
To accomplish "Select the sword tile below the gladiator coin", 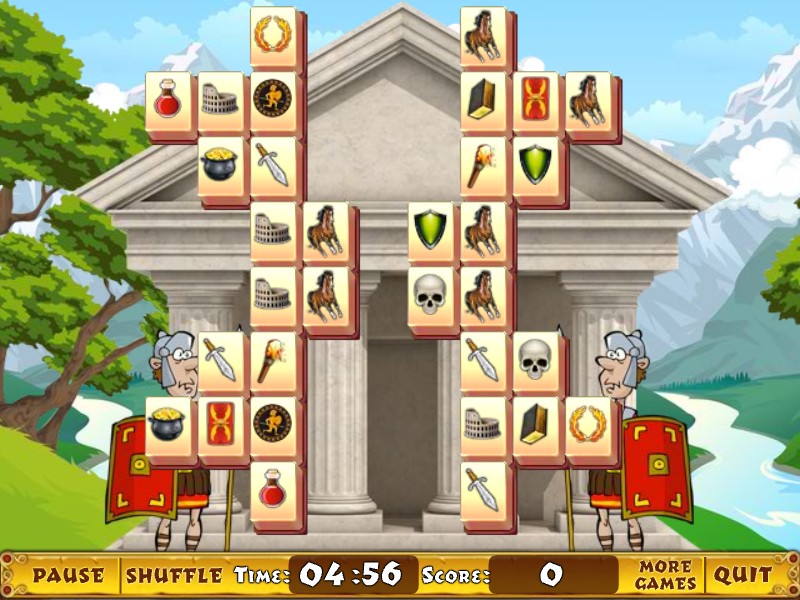I will click(272, 166).
